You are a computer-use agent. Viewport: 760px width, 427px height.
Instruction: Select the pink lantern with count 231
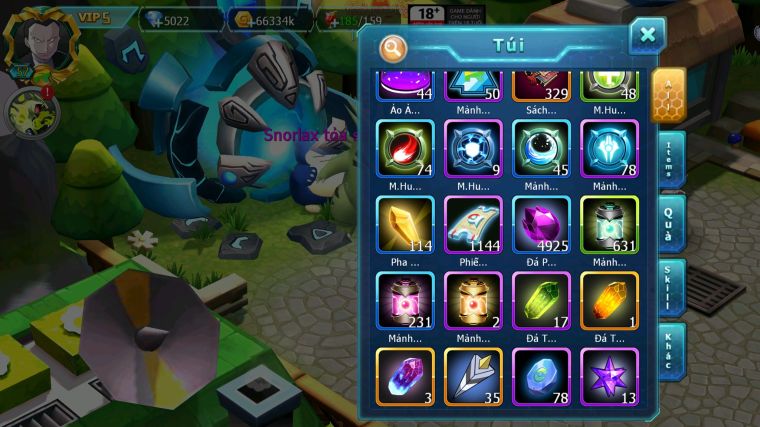pyautogui.click(x=405, y=300)
